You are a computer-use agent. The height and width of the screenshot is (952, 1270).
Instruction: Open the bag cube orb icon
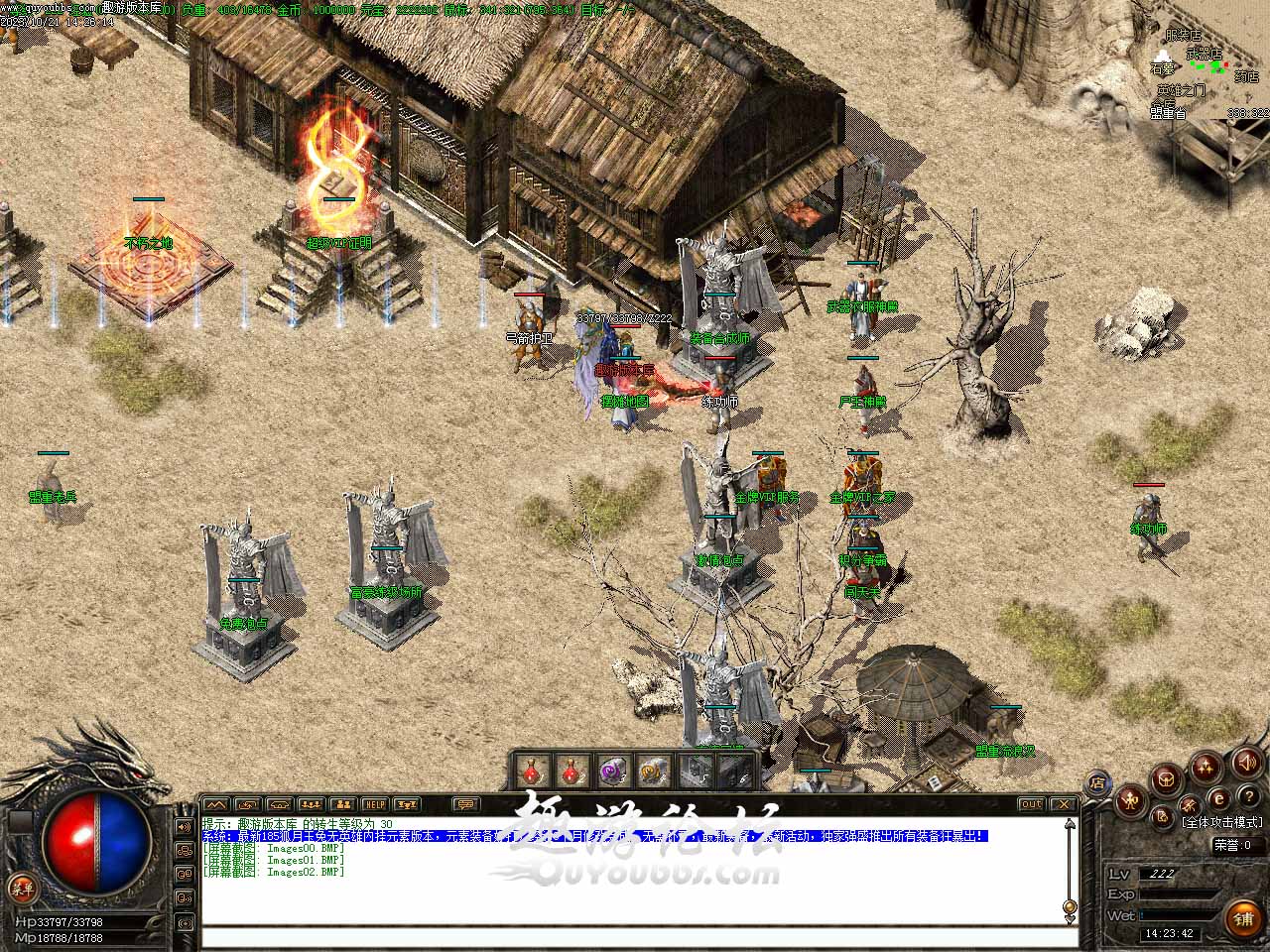1167,777
